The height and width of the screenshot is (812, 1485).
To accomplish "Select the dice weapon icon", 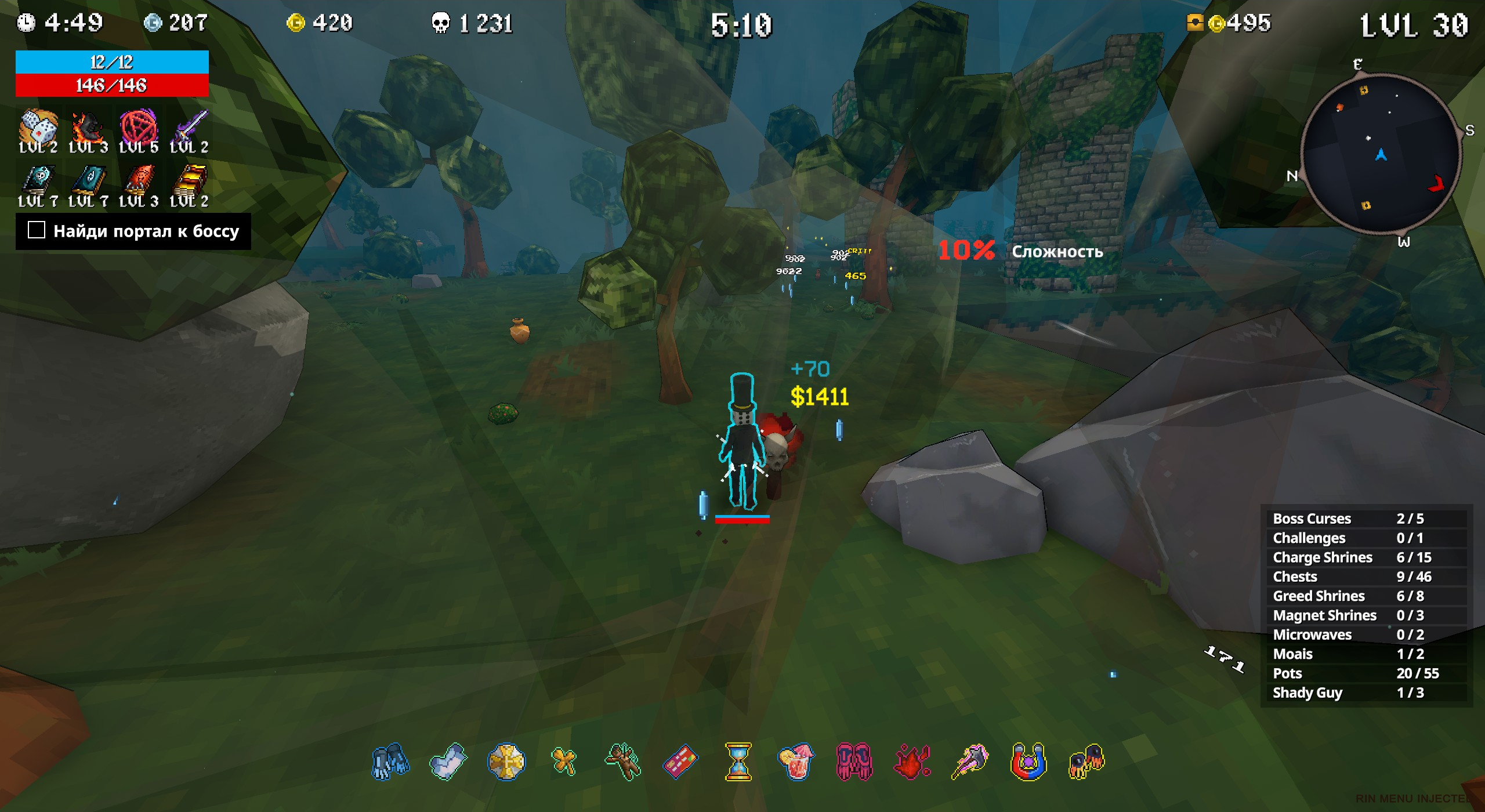I will pos(38,126).
